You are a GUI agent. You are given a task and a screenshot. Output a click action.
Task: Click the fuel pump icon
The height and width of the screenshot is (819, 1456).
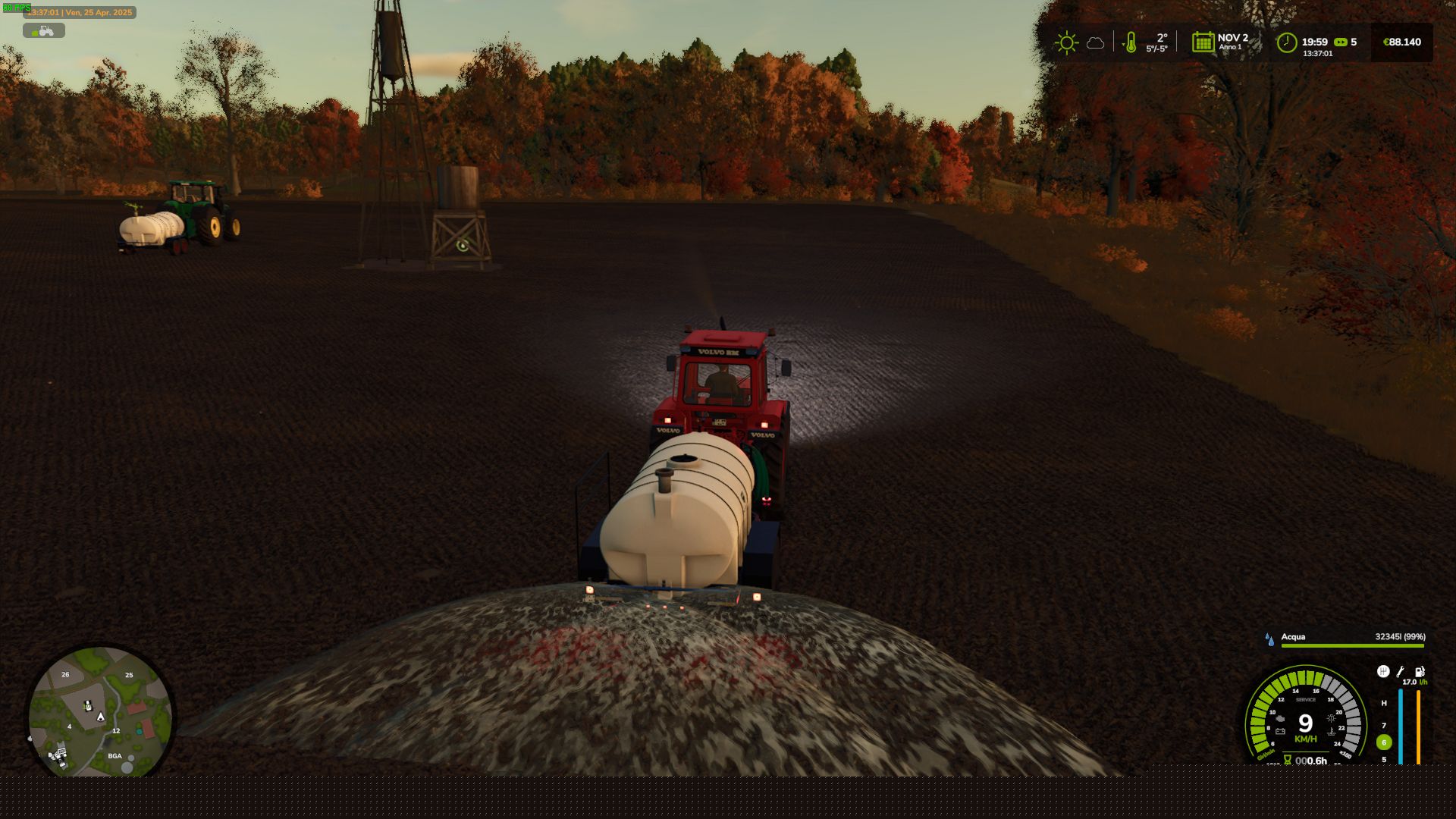[1420, 671]
